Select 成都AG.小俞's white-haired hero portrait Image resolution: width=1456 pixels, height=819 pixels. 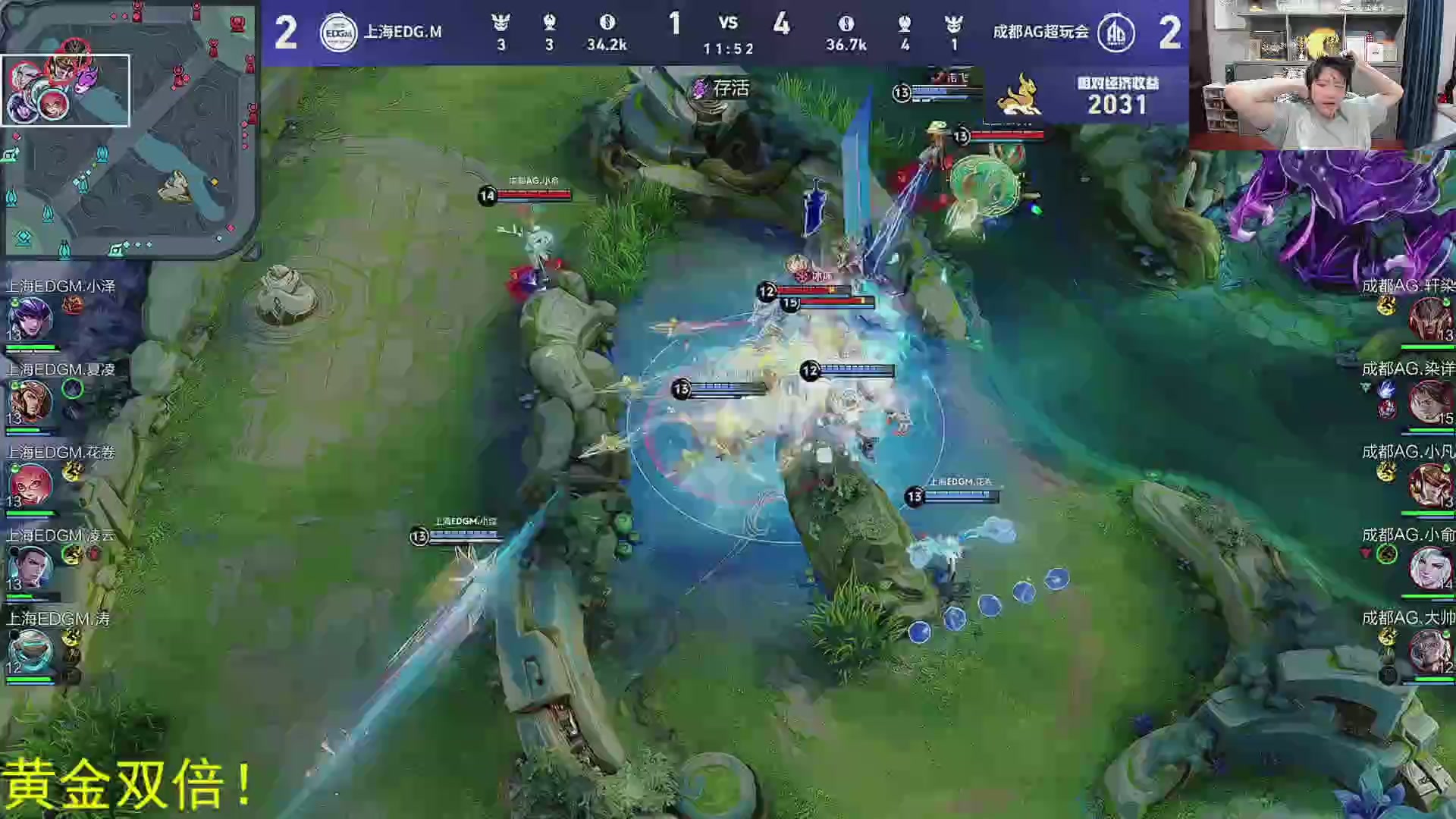pyautogui.click(x=1429, y=566)
